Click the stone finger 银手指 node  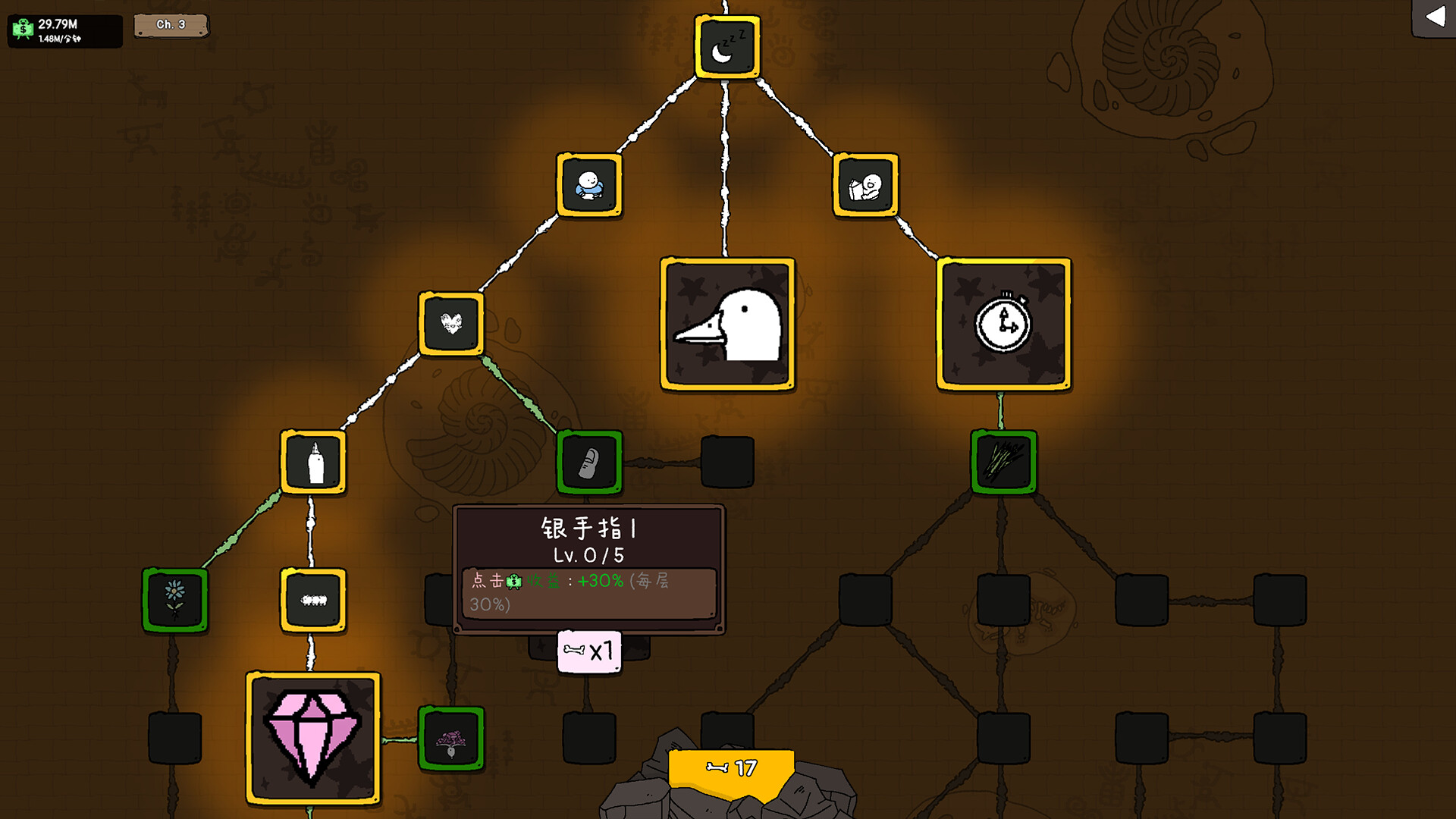click(589, 463)
